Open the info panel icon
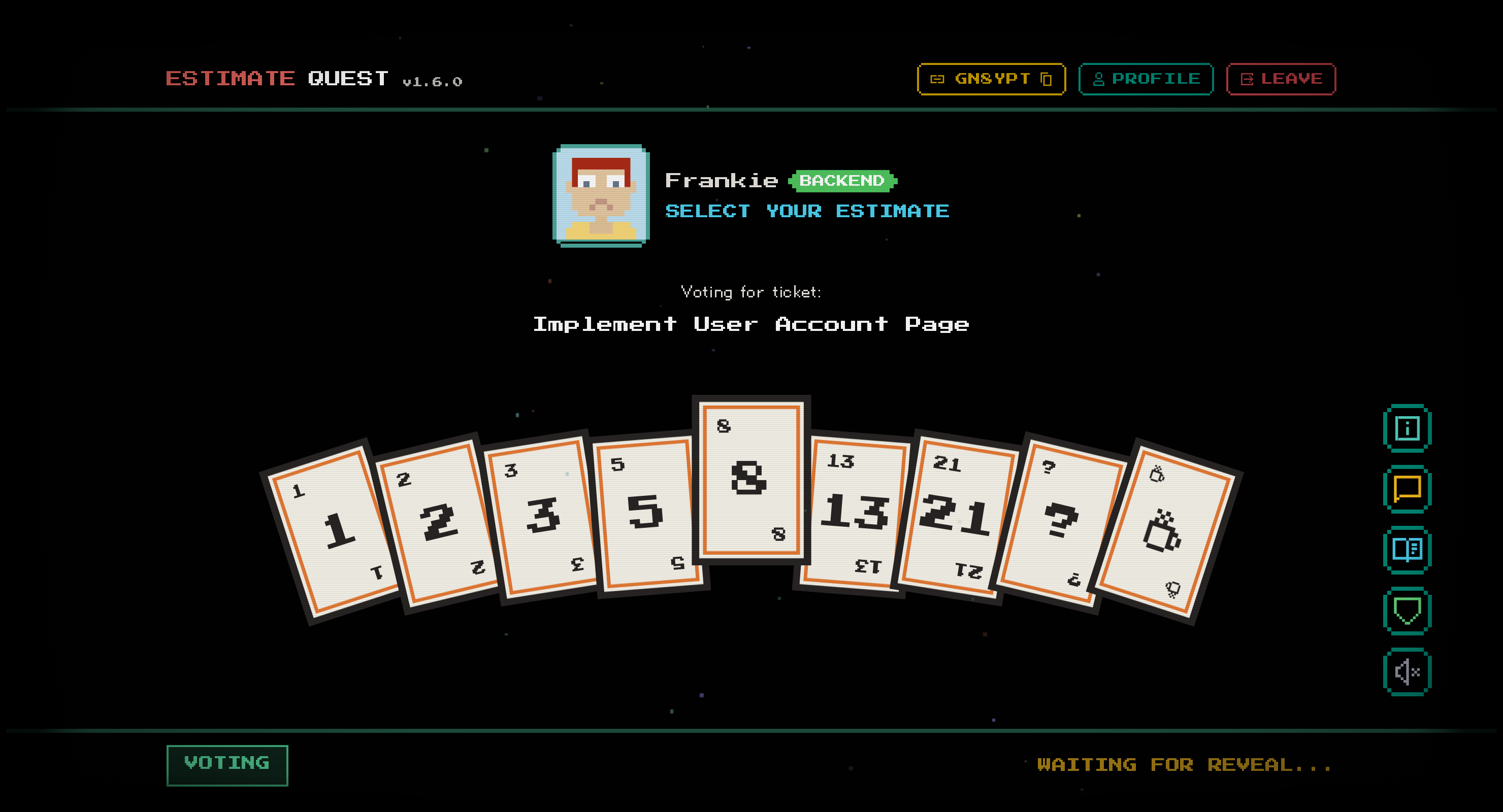The image size is (1503, 812). point(1407,429)
